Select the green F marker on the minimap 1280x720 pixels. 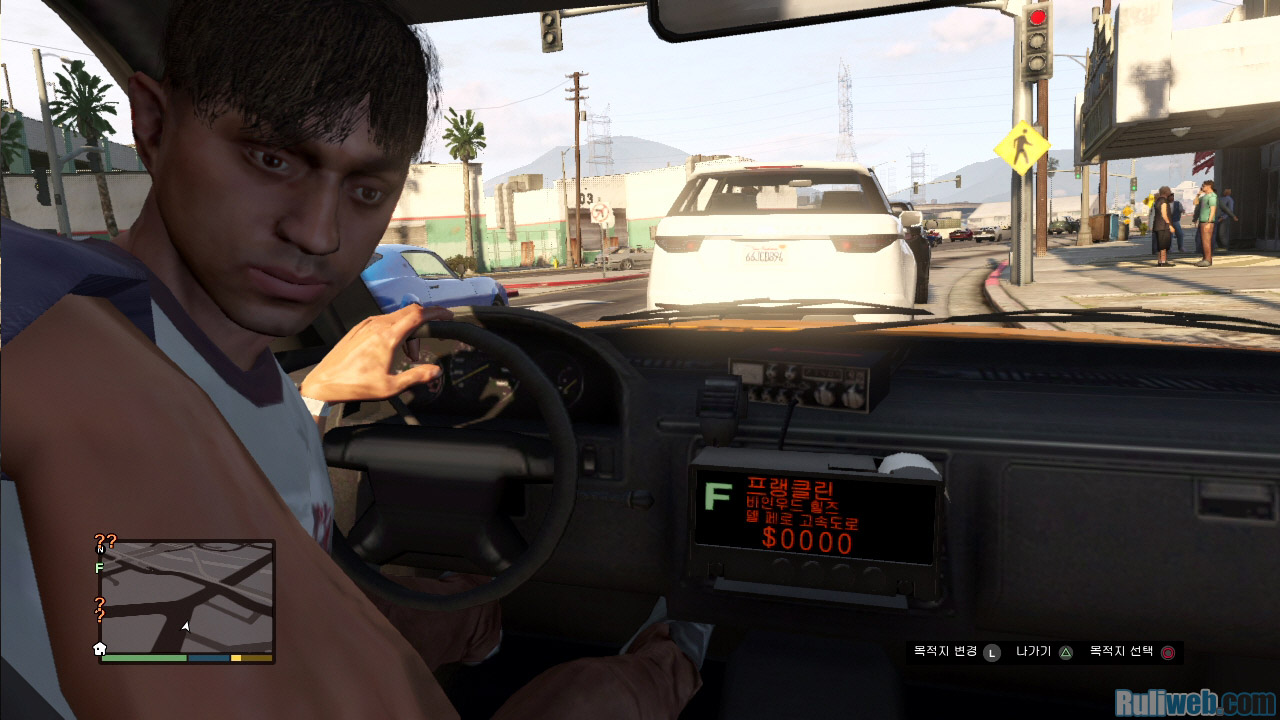tap(99, 568)
